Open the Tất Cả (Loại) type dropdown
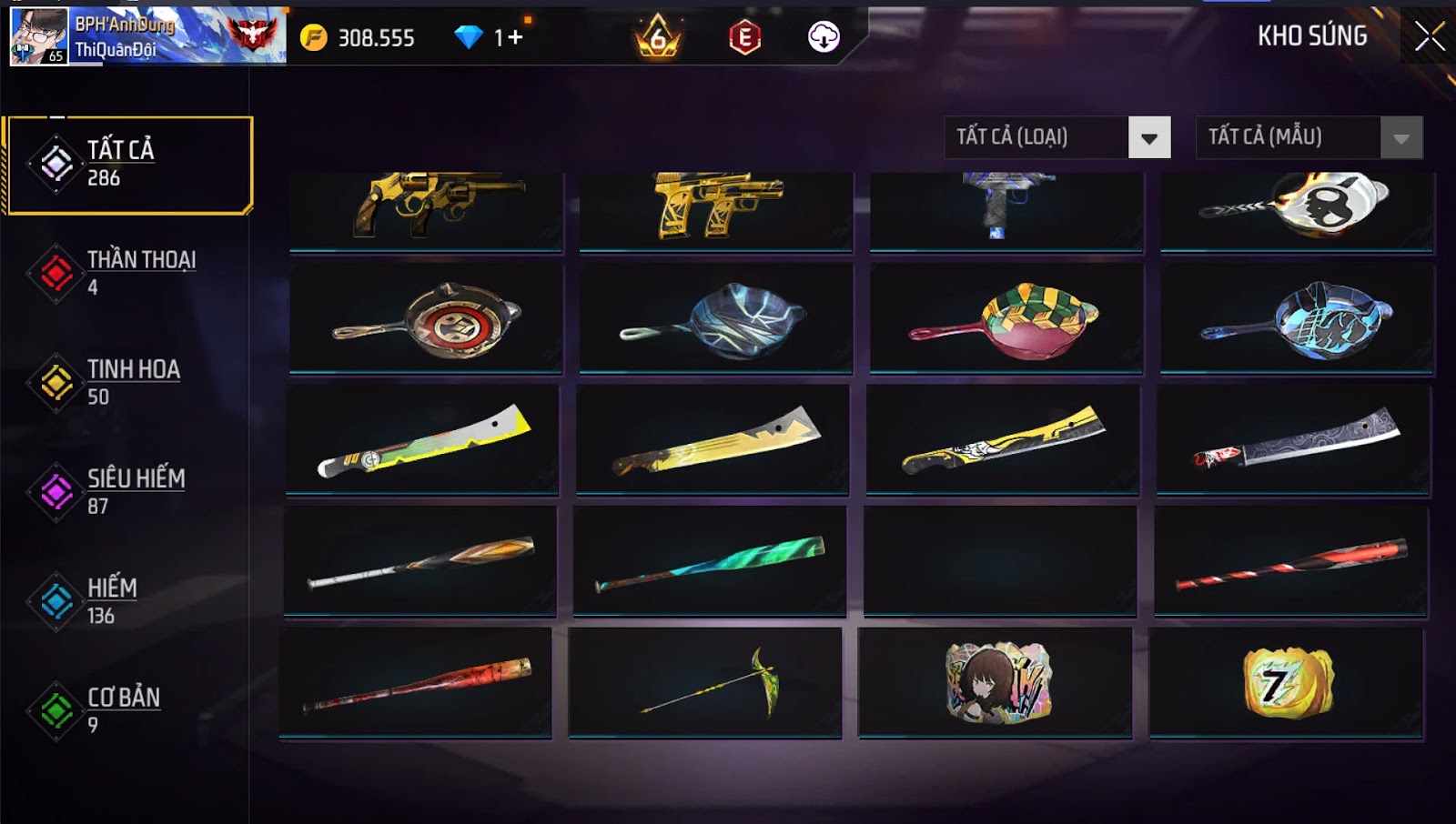Image resolution: width=1456 pixels, height=824 pixels. (x=1057, y=137)
